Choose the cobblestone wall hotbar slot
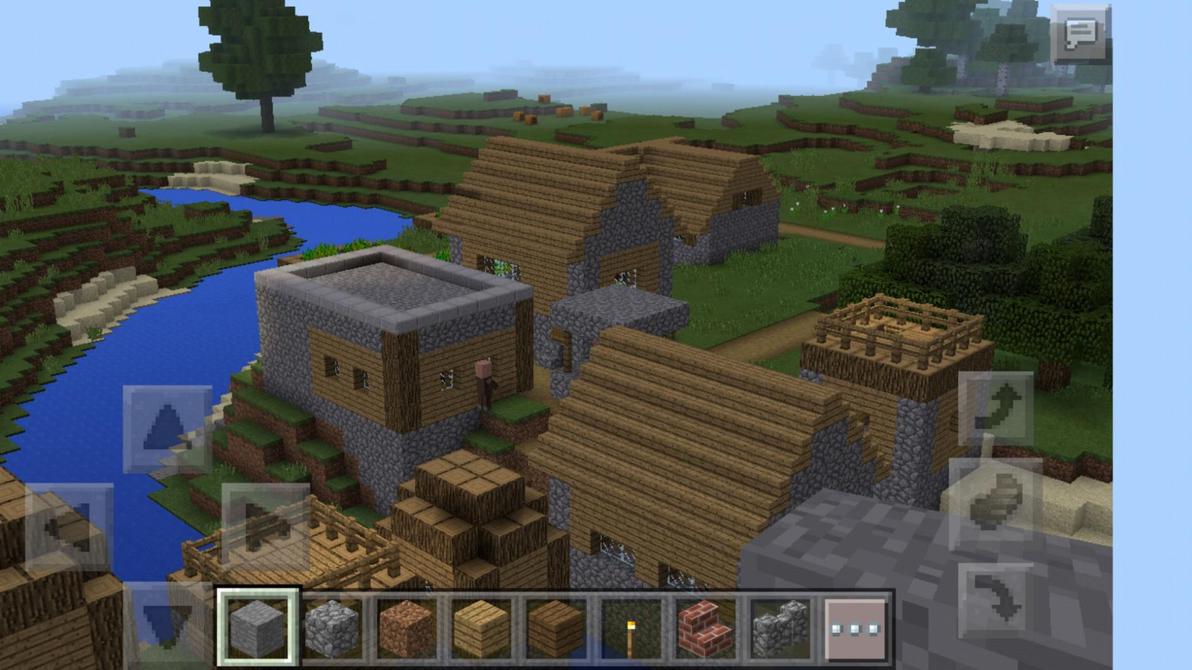This screenshot has height=670, width=1192. tap(779, 628)
